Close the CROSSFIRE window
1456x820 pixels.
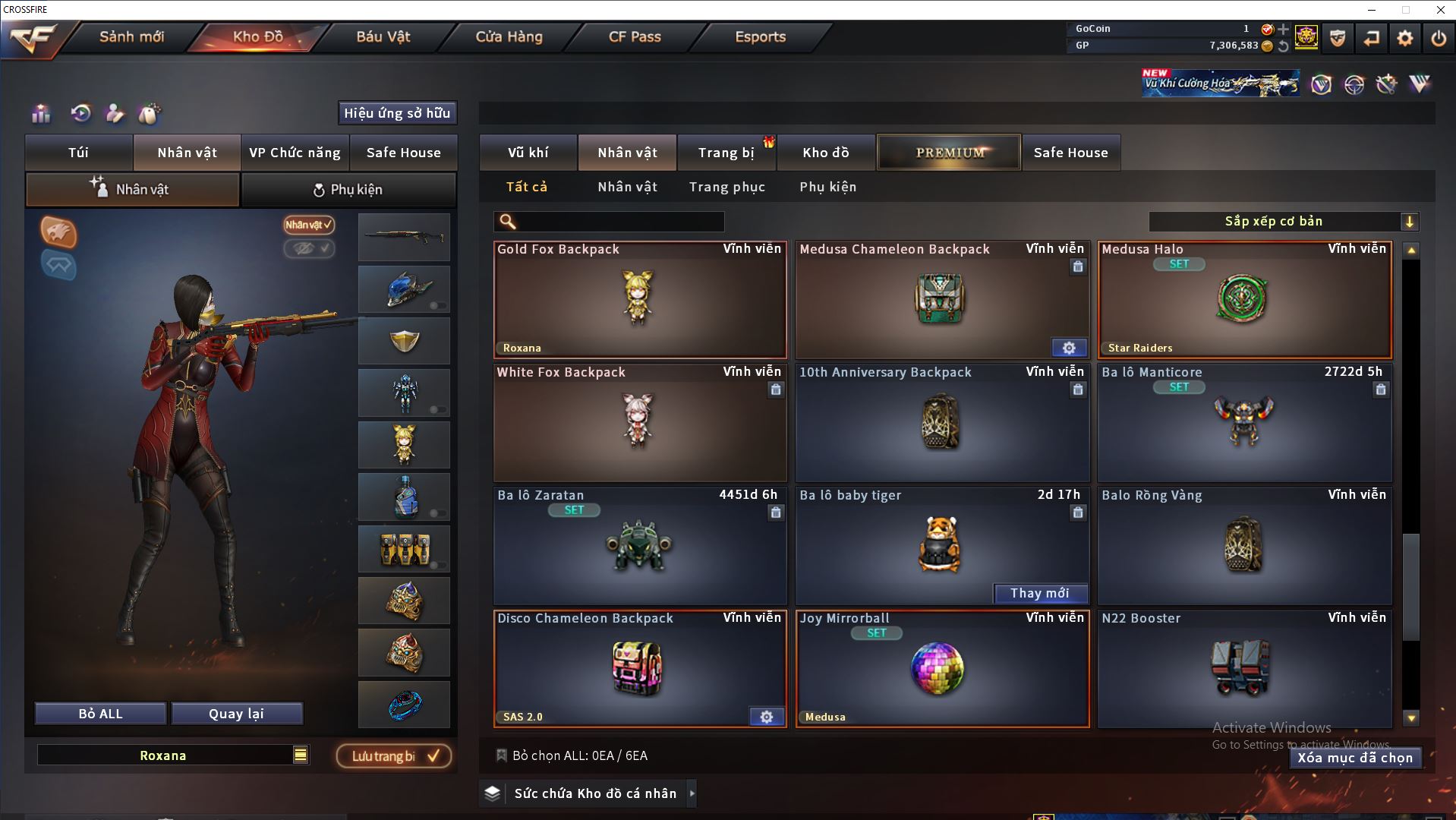1440,10
